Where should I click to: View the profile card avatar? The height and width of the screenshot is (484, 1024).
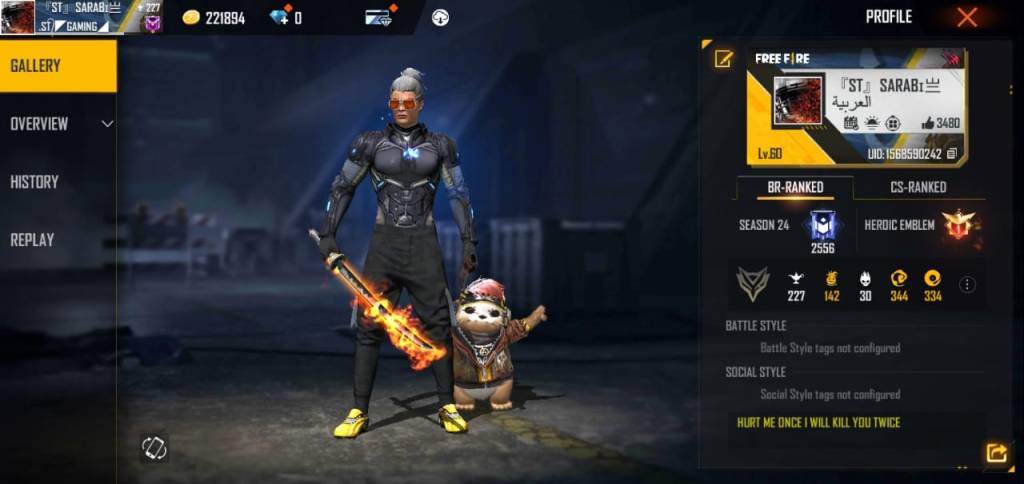(798, 100)
